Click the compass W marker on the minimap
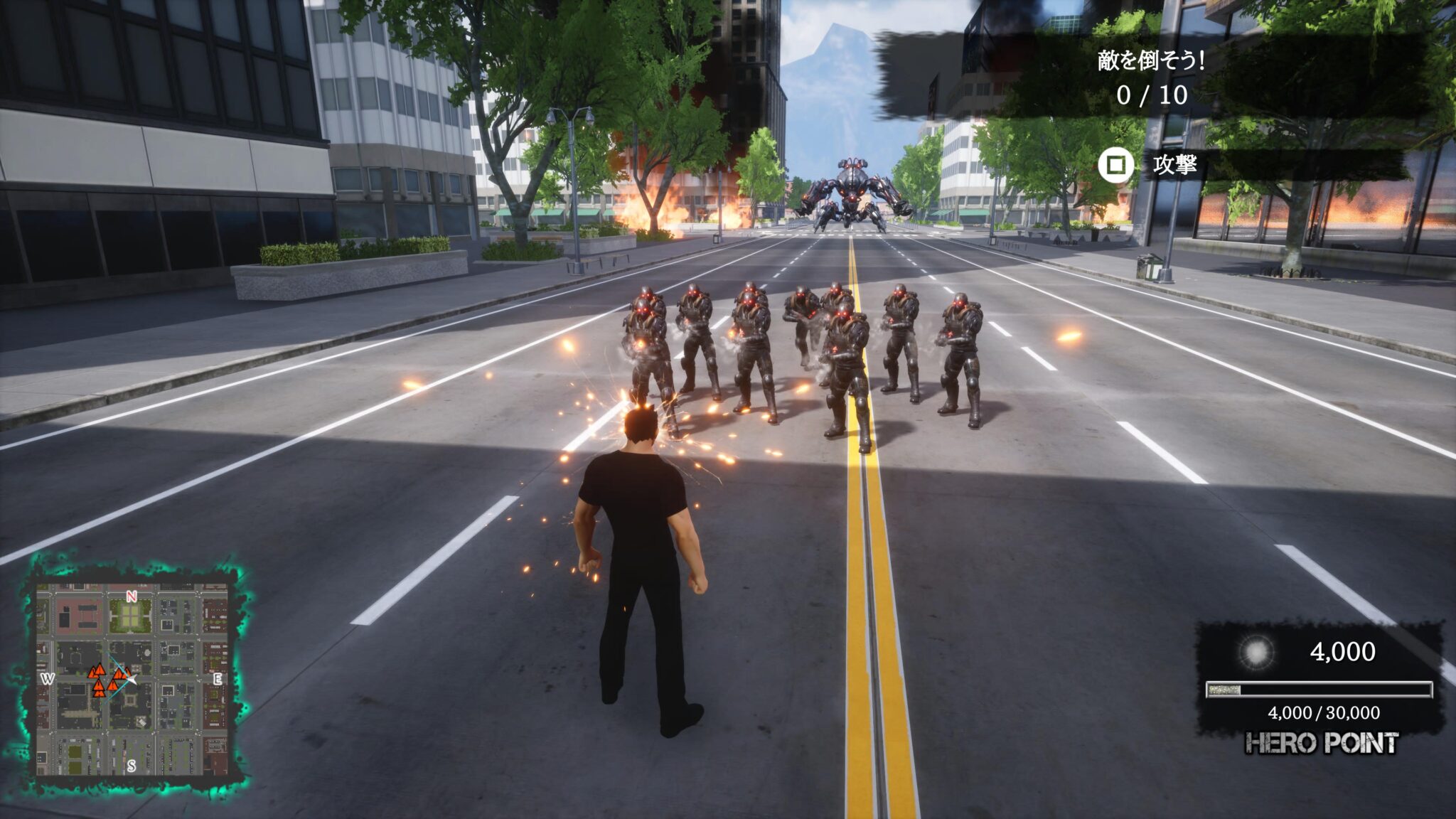The width and height of the screenshot is (1456, 819). 49,678
